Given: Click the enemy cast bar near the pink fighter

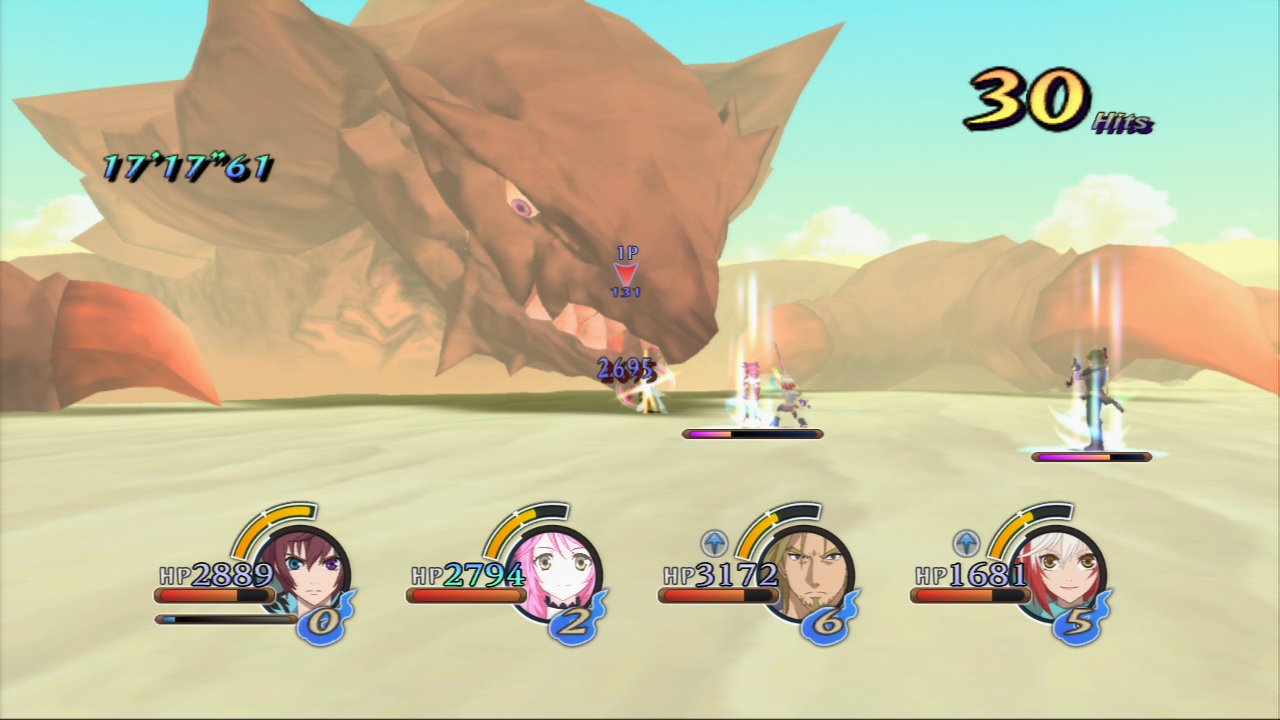Looking at the screenshot, I should [750, 433].
